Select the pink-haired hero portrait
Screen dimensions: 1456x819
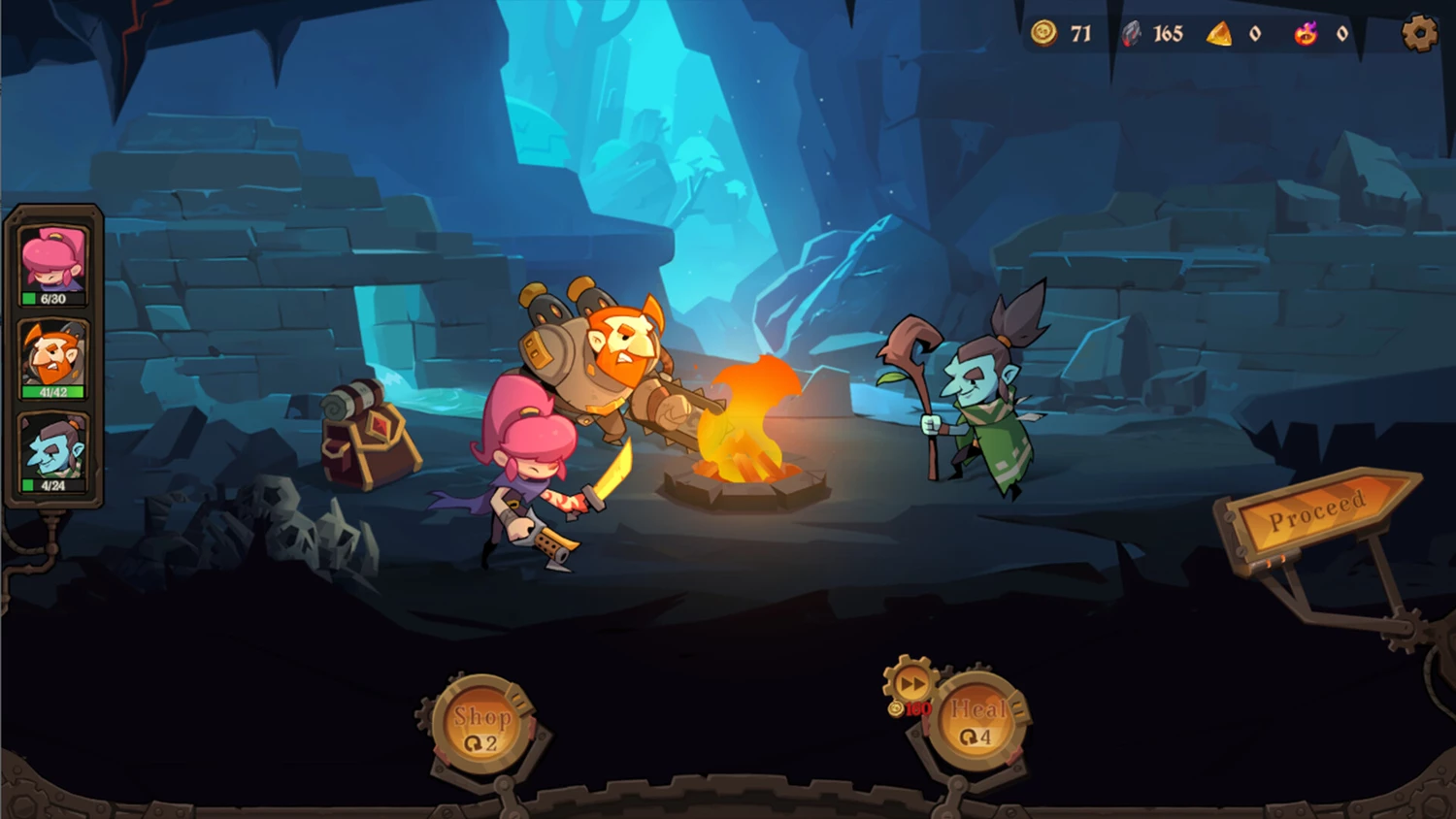[54, 262]
